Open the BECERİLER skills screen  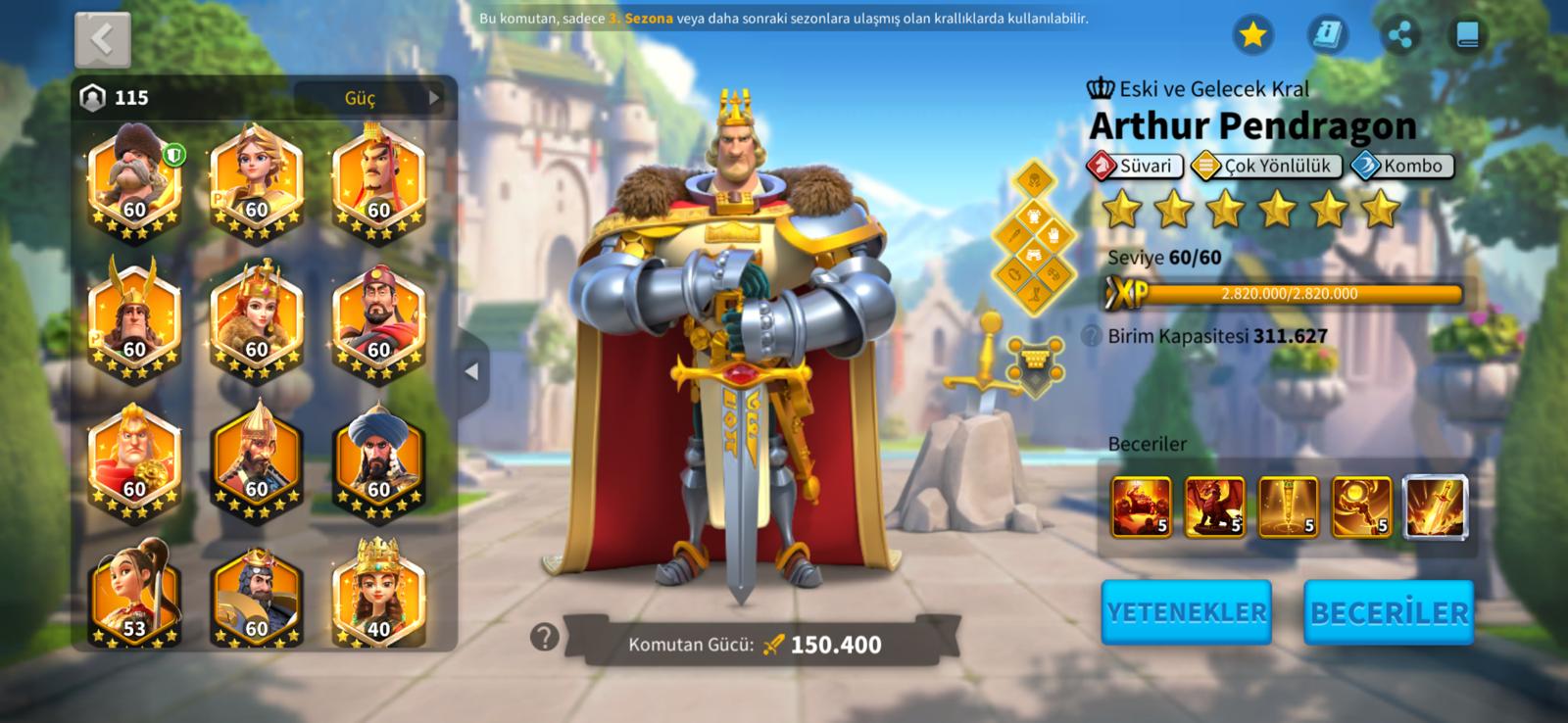1389,612
